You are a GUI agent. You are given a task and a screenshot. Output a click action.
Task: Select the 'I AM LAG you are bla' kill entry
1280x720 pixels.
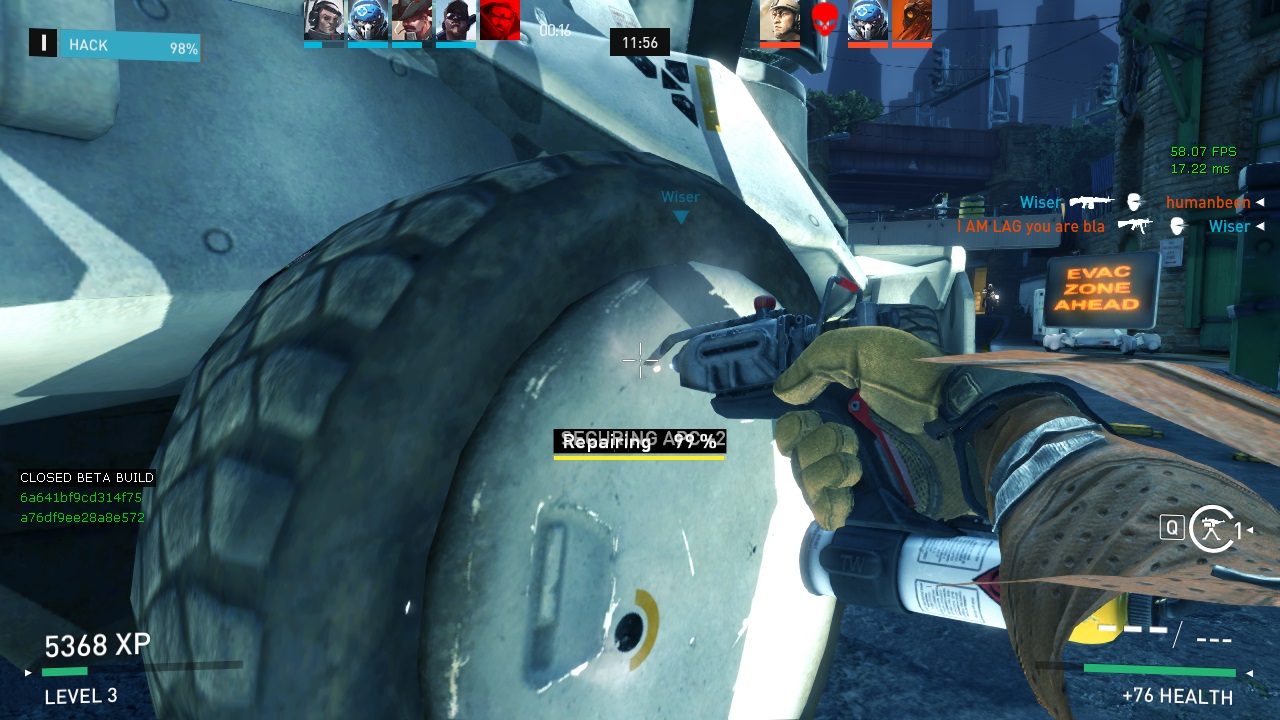pos(1031,227)
